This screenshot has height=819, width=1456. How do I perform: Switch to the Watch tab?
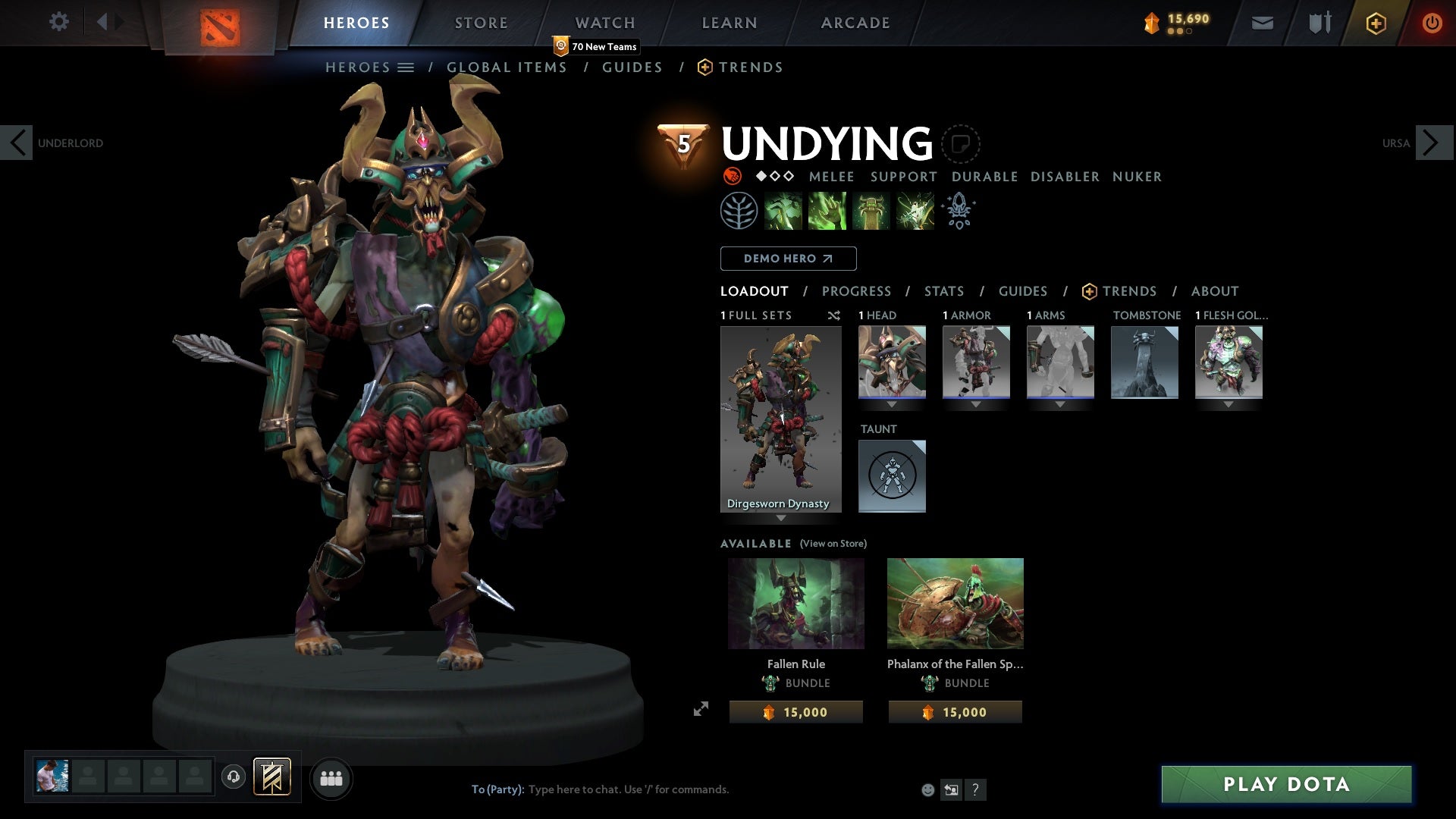click(604, 22)
